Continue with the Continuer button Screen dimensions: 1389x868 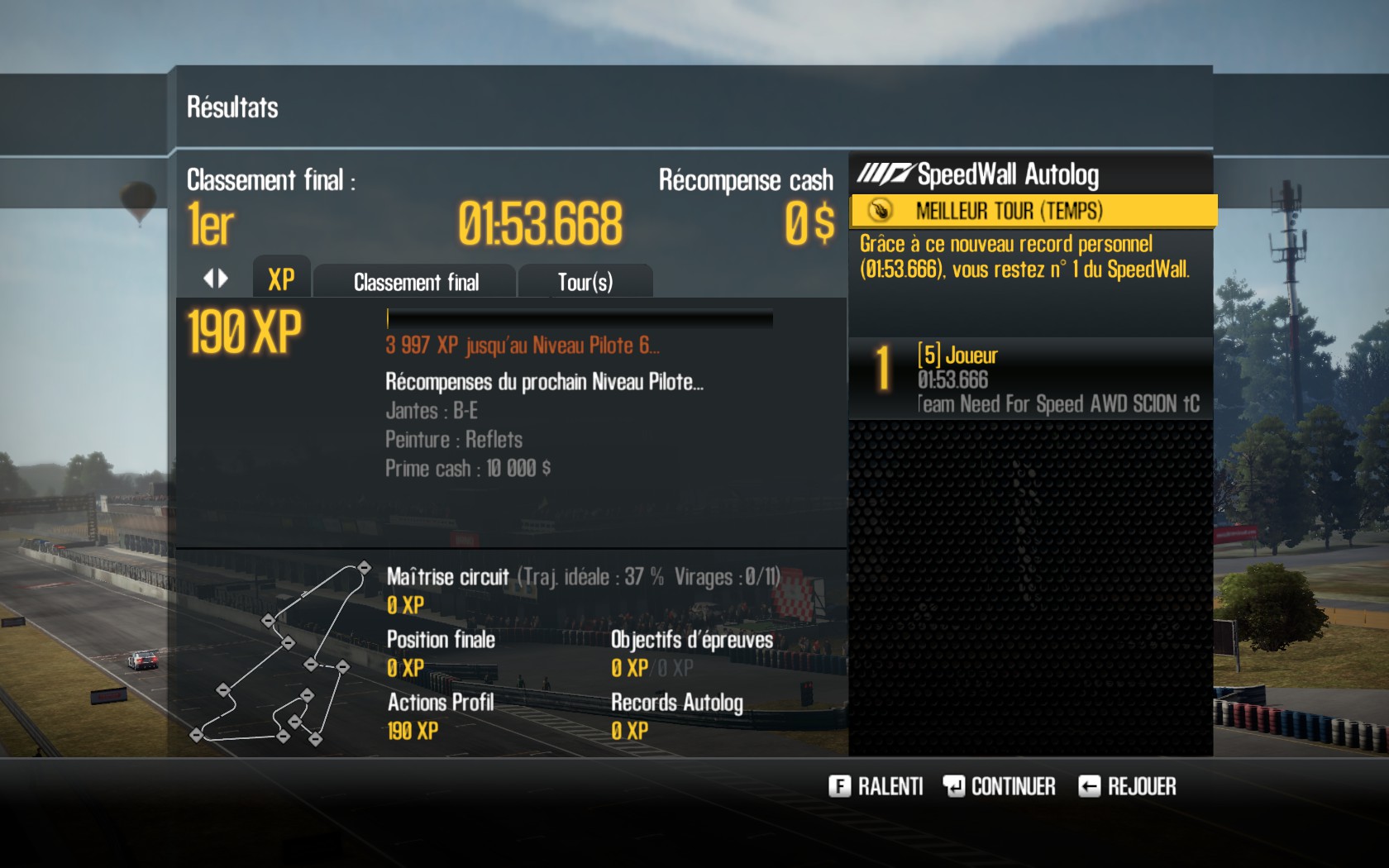coord(999,786)
